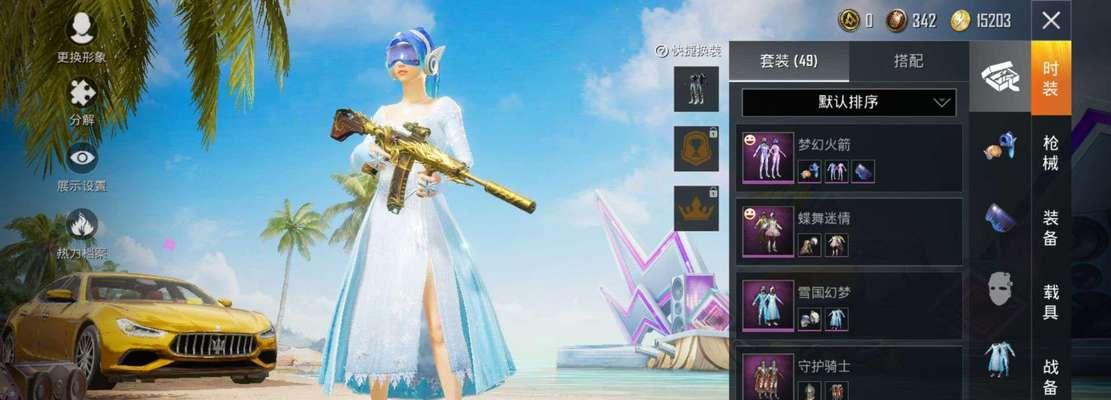Pick the 守护骑士 outfit set
Screen dimensions: 1111x400
pyautogui.click(x=849, y=374)
